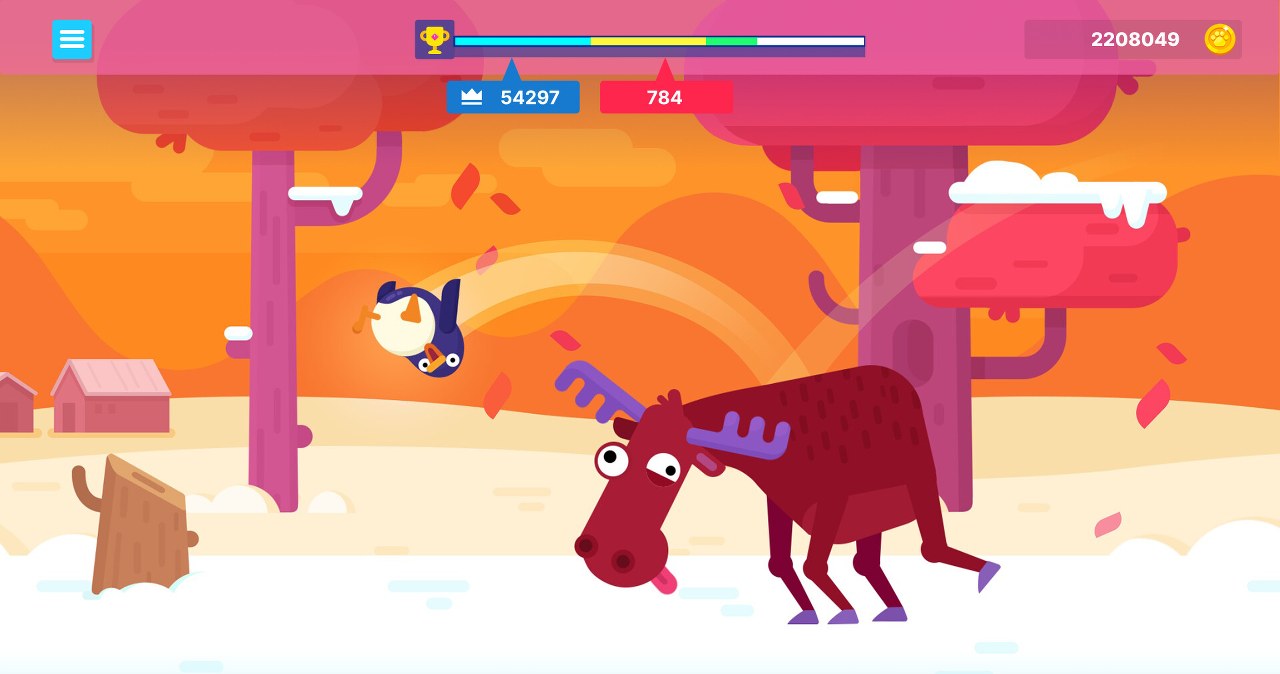Open the hamburger menu
Image resolution: width=1280 pixels, height=674 pixels.
72,40
